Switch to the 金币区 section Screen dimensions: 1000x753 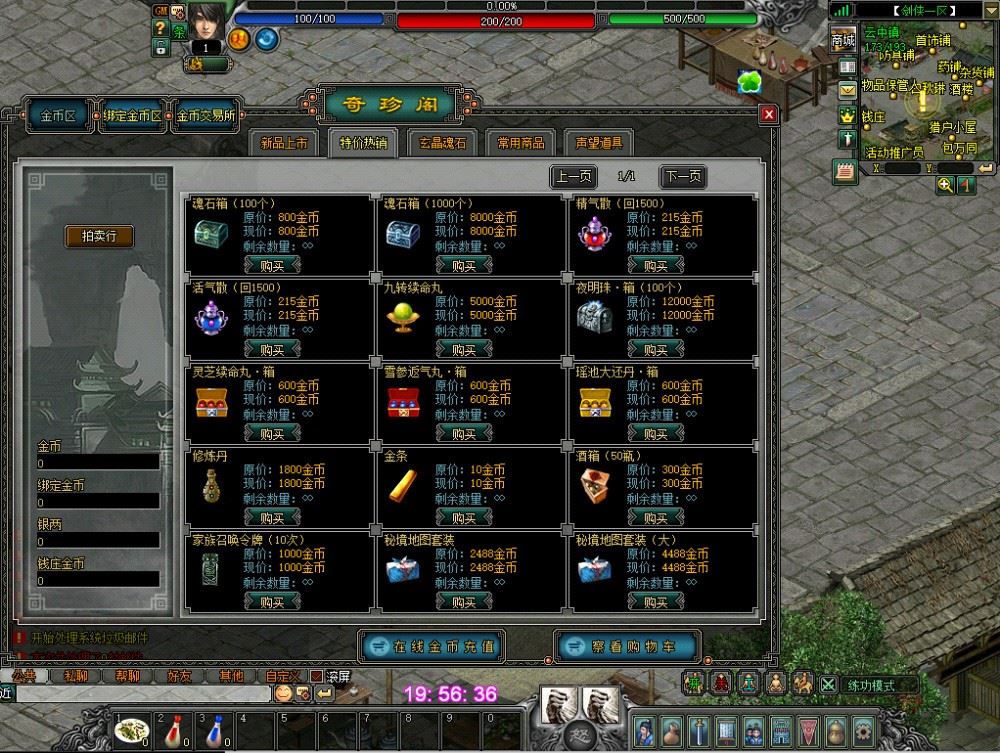click(59, 115)
